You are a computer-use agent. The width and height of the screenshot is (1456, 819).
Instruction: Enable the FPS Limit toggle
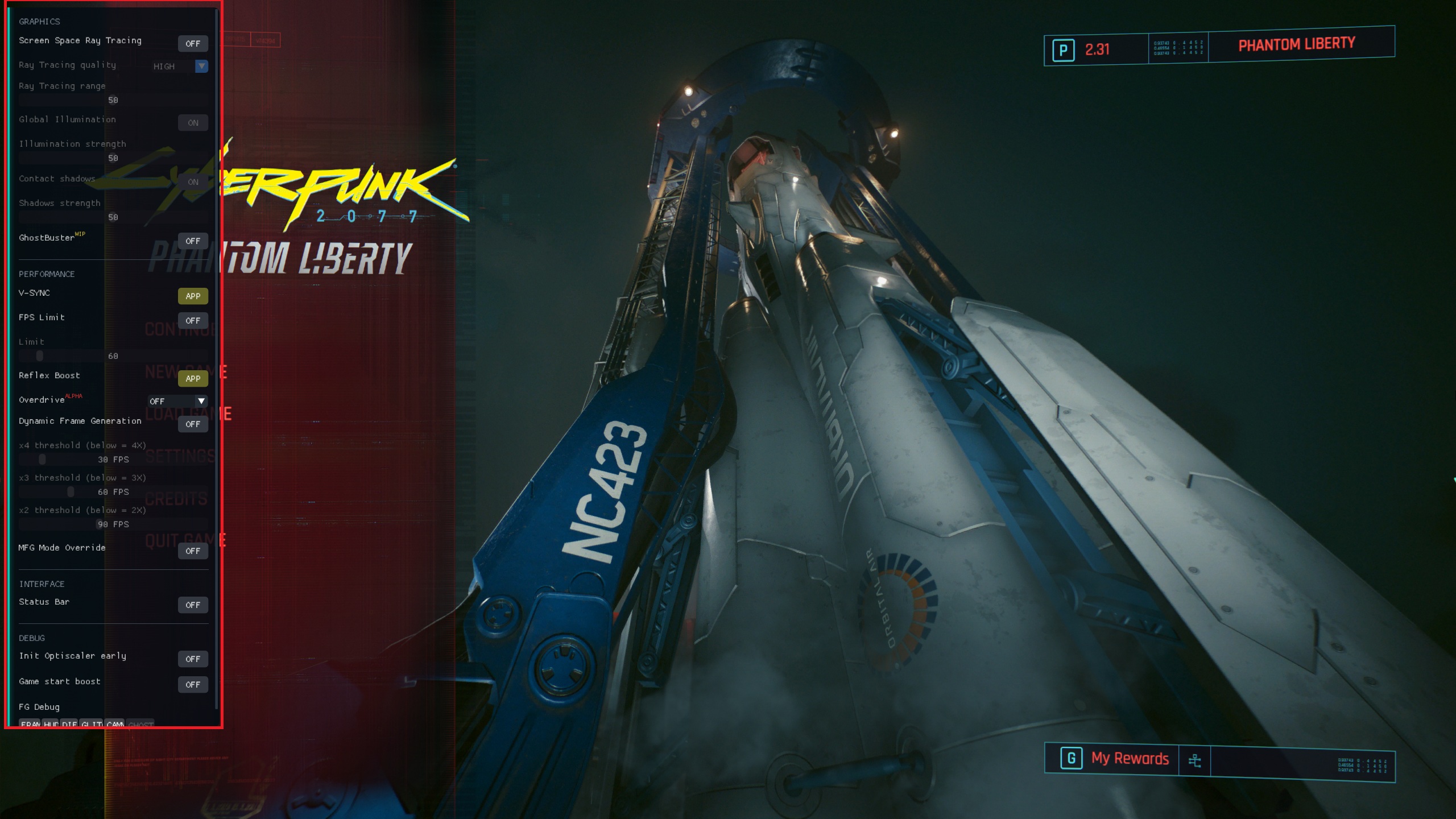[x=193, y=320]
